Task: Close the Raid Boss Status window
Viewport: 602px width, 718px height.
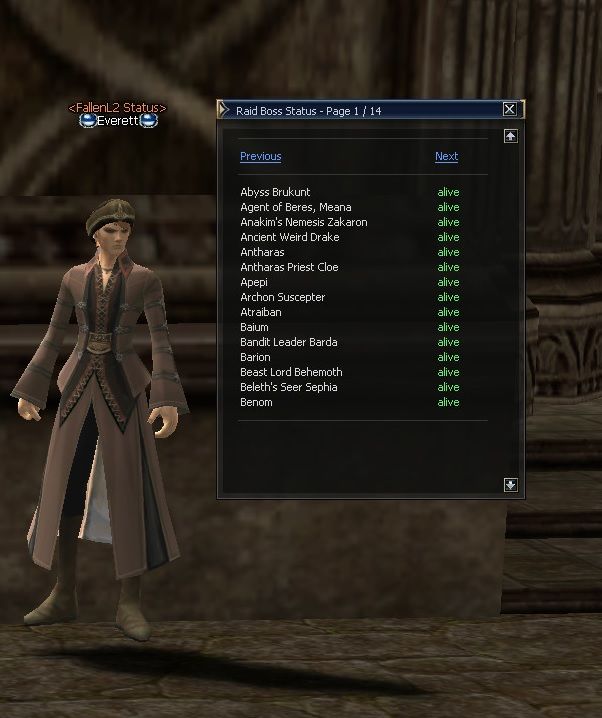Action: (x=510, y=109)
